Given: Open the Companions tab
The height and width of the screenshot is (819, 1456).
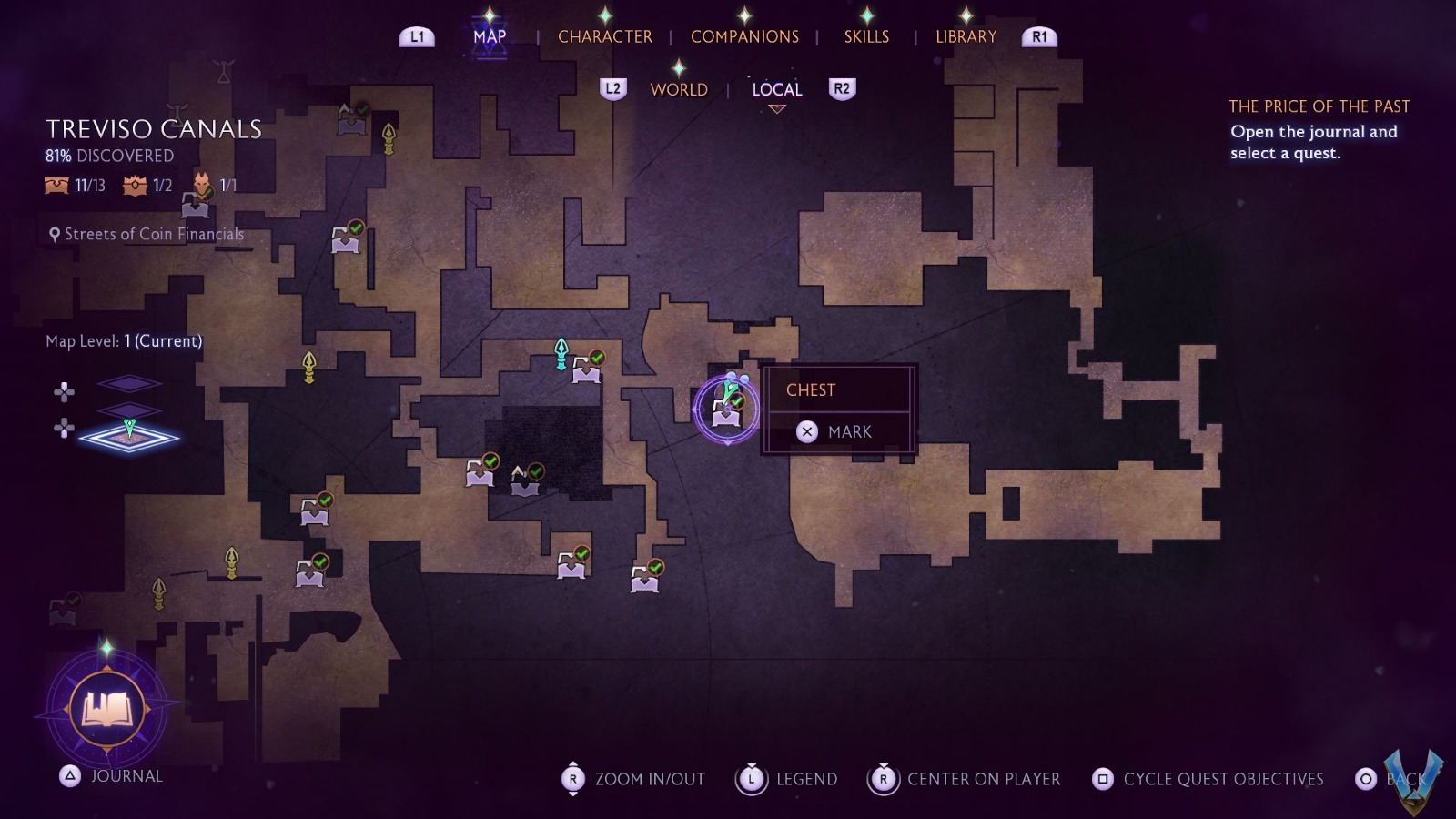Looking at the screenshot, I should [744, 36].
